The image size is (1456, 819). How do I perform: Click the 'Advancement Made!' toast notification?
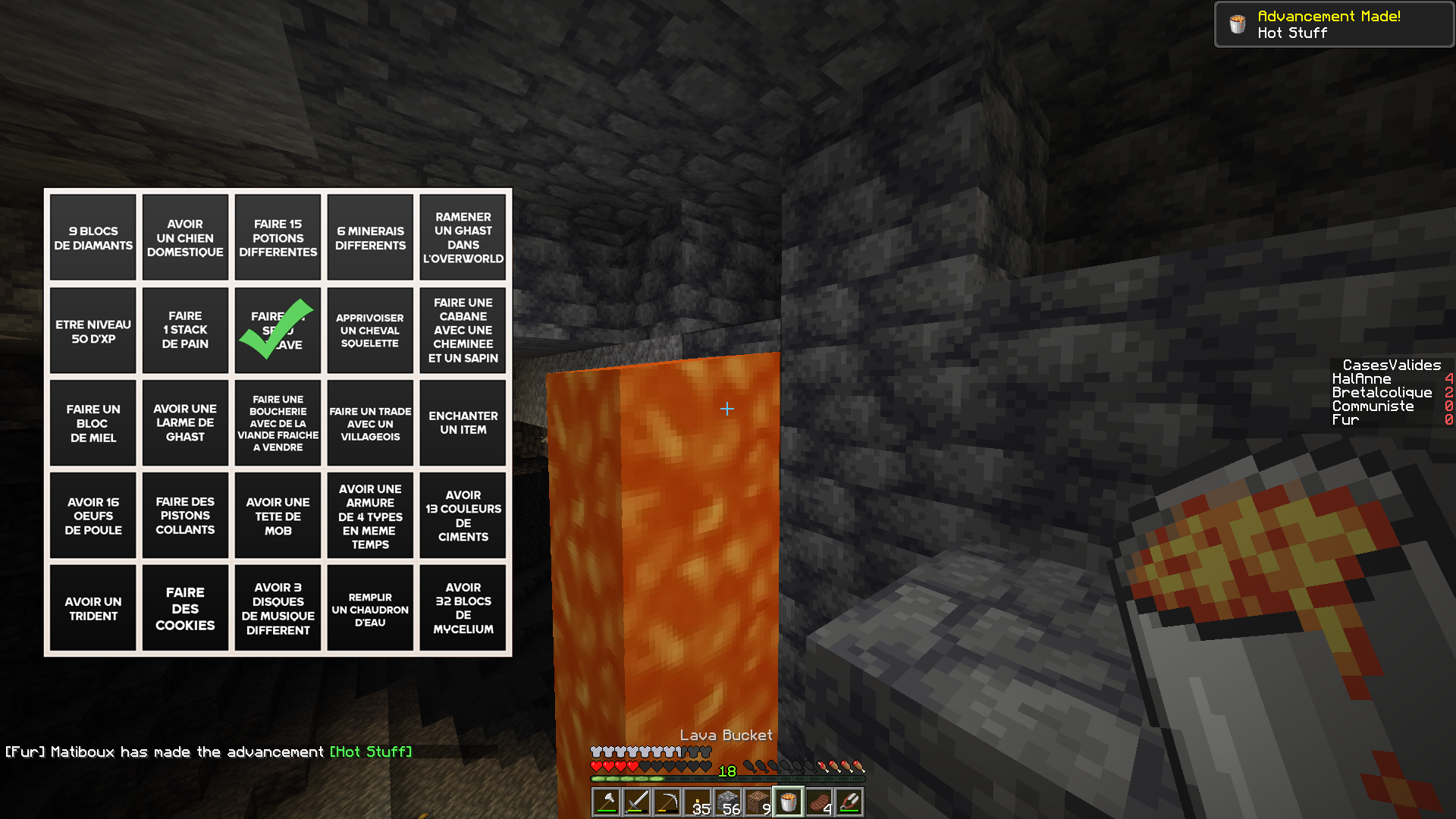[1334, 24]
